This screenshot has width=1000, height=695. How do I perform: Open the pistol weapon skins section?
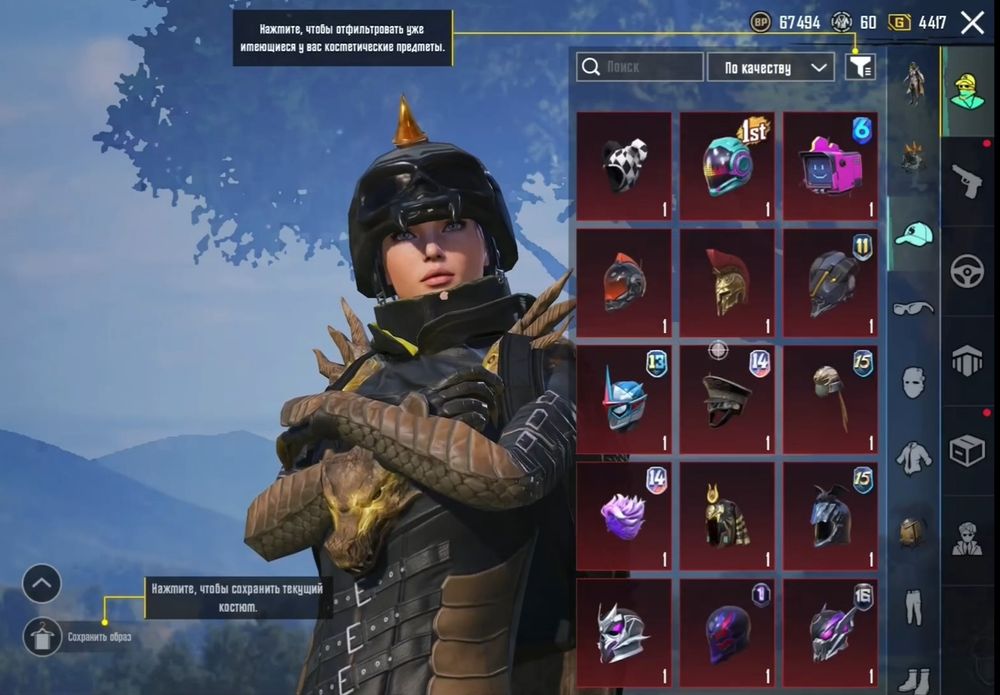point(967,181)
